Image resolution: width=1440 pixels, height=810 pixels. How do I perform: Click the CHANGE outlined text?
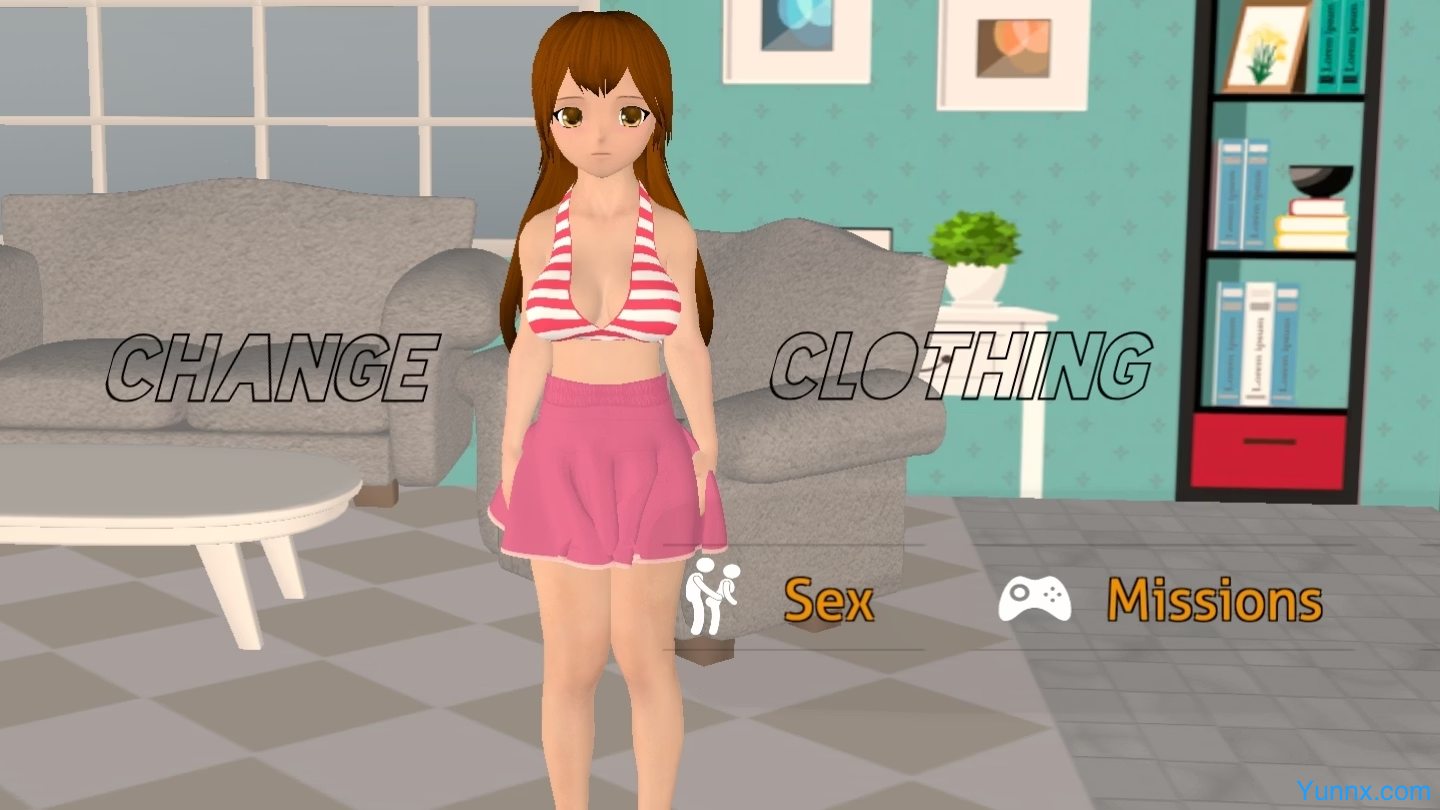[x=275, y=363]
